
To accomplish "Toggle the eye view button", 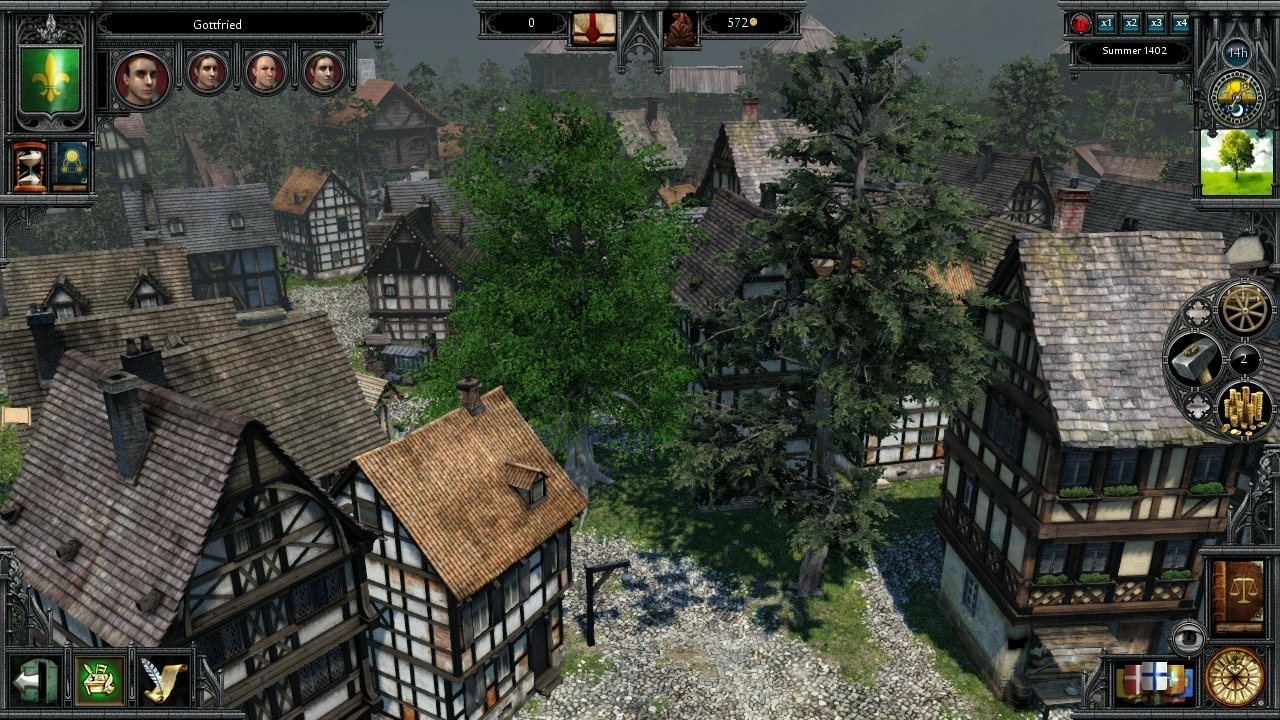I will (1187, 637).
